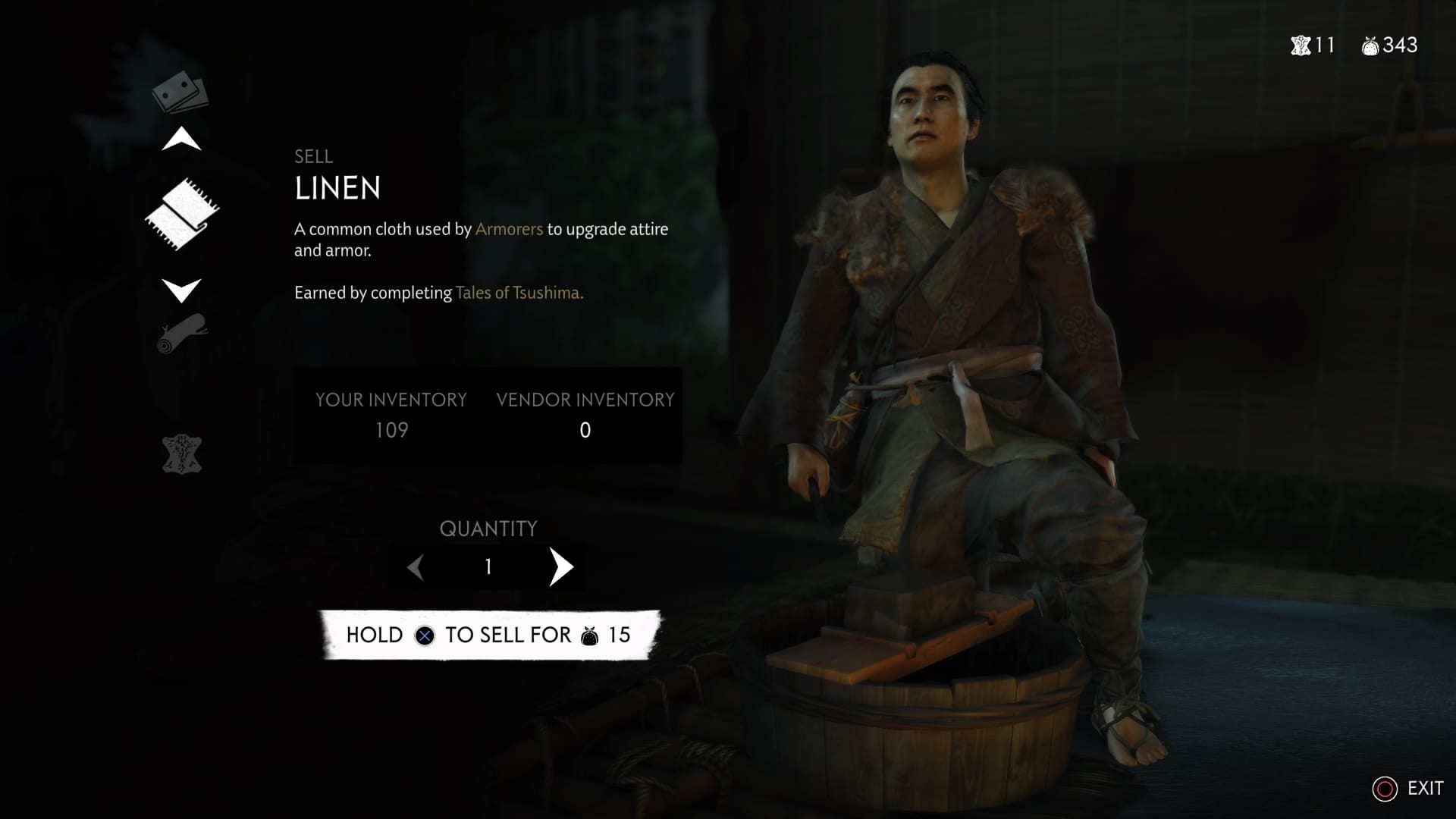Move up the item list arrow
The image size is (1456, 819).
pos(182,140)
